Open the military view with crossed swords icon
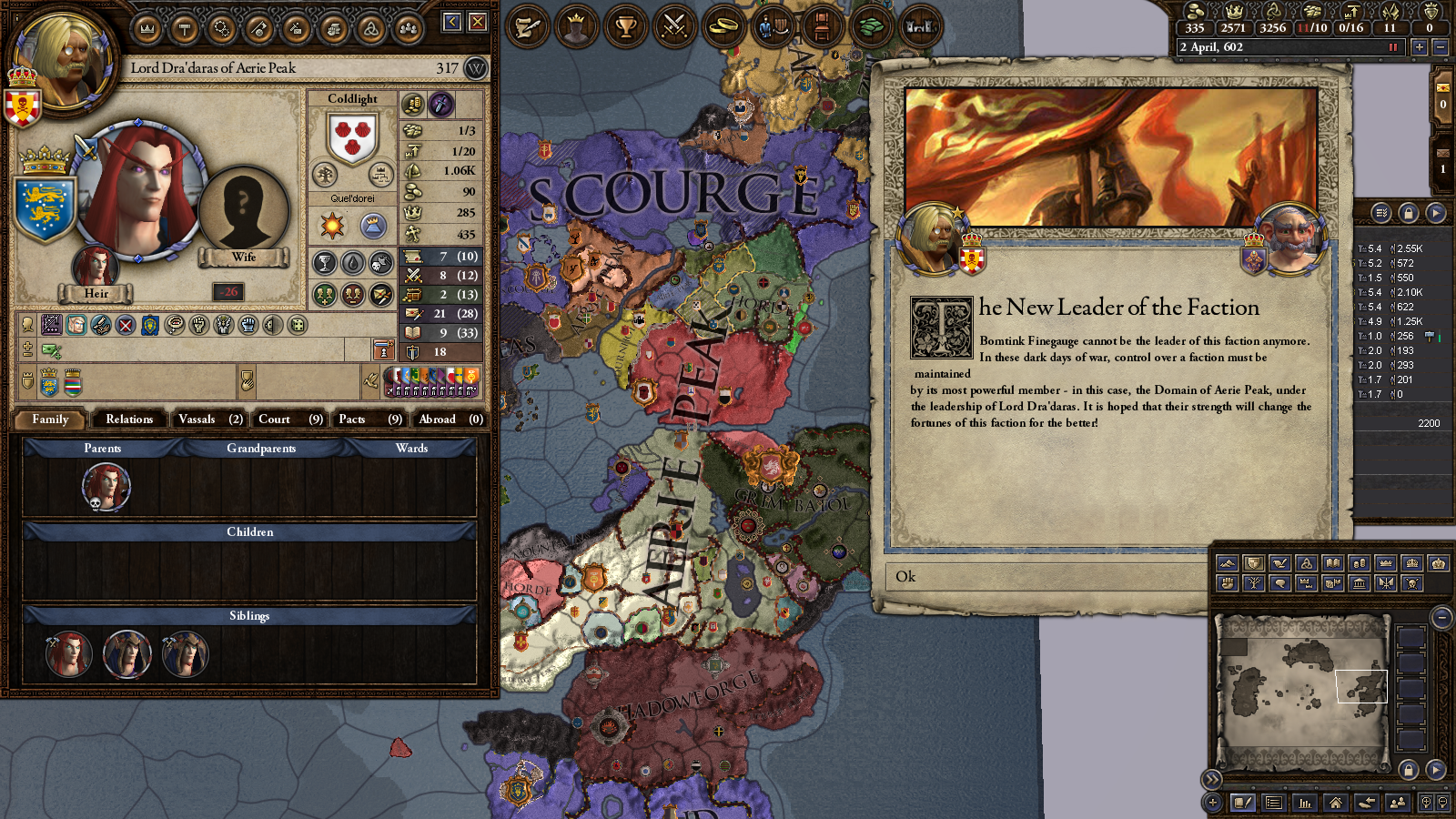Viewport: 1456px width, 819px height. pyautogui.click(x=673, y=25)
